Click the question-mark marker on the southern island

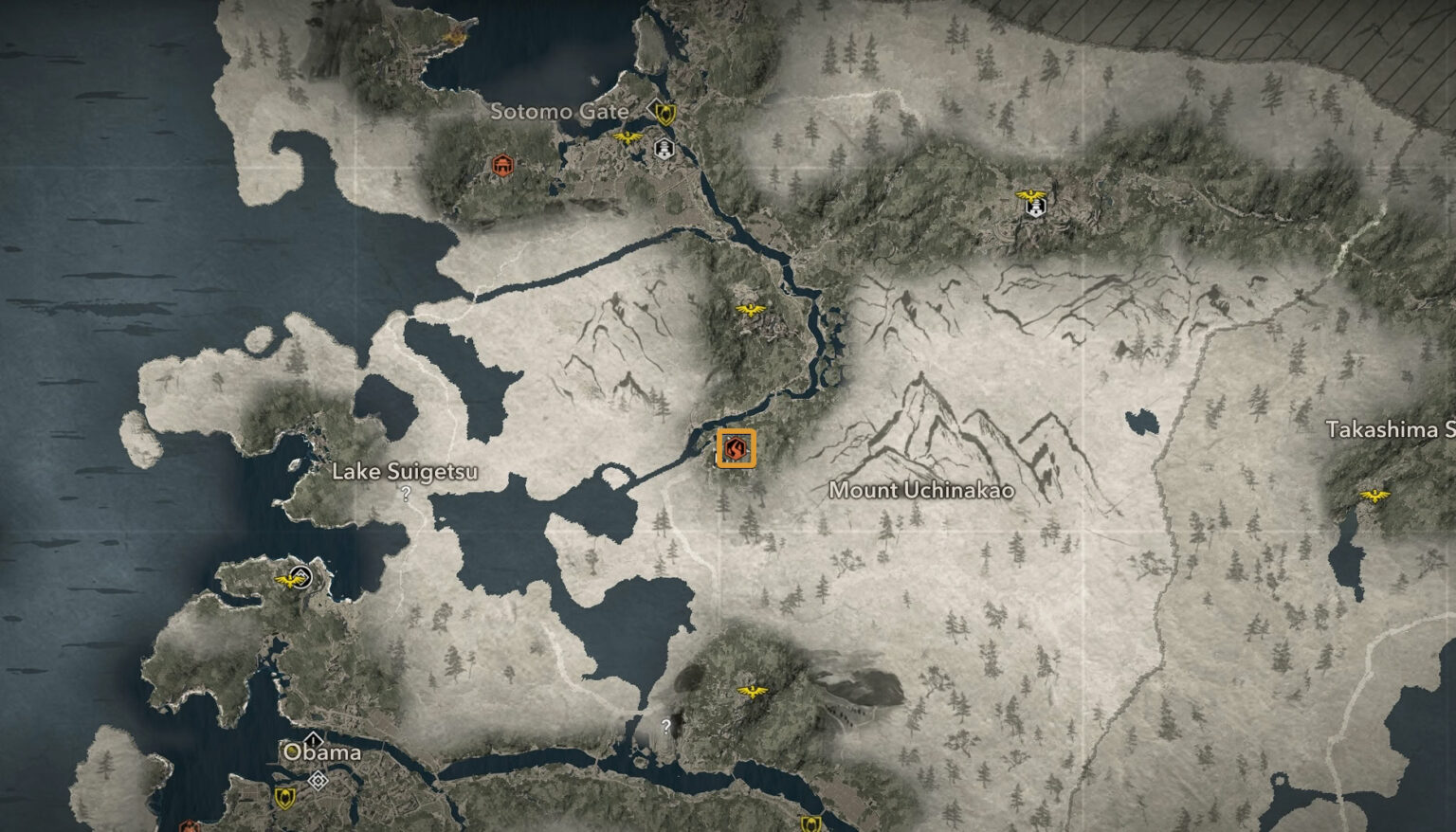[666, 728]
